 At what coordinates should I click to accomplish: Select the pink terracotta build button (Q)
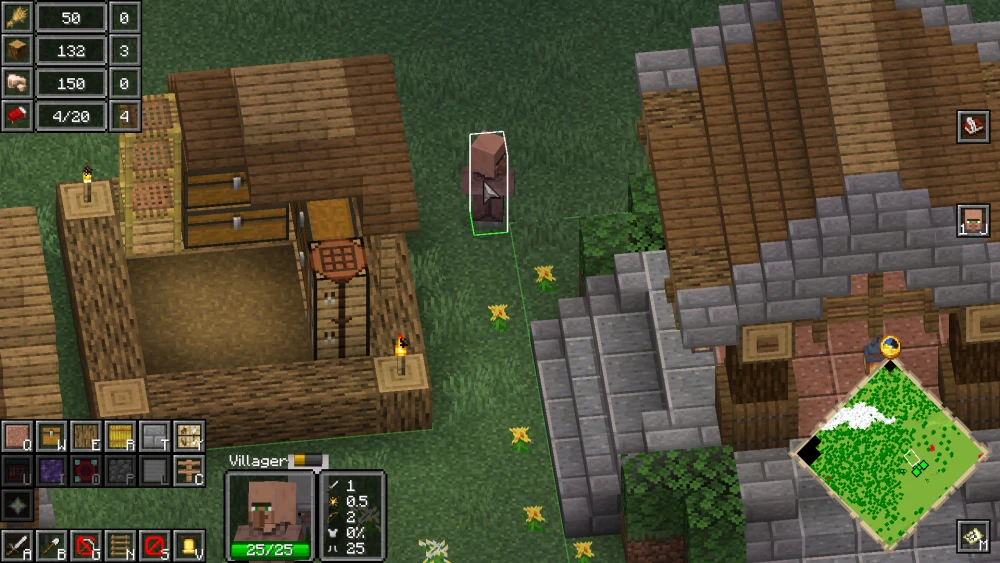pos(17,436)
